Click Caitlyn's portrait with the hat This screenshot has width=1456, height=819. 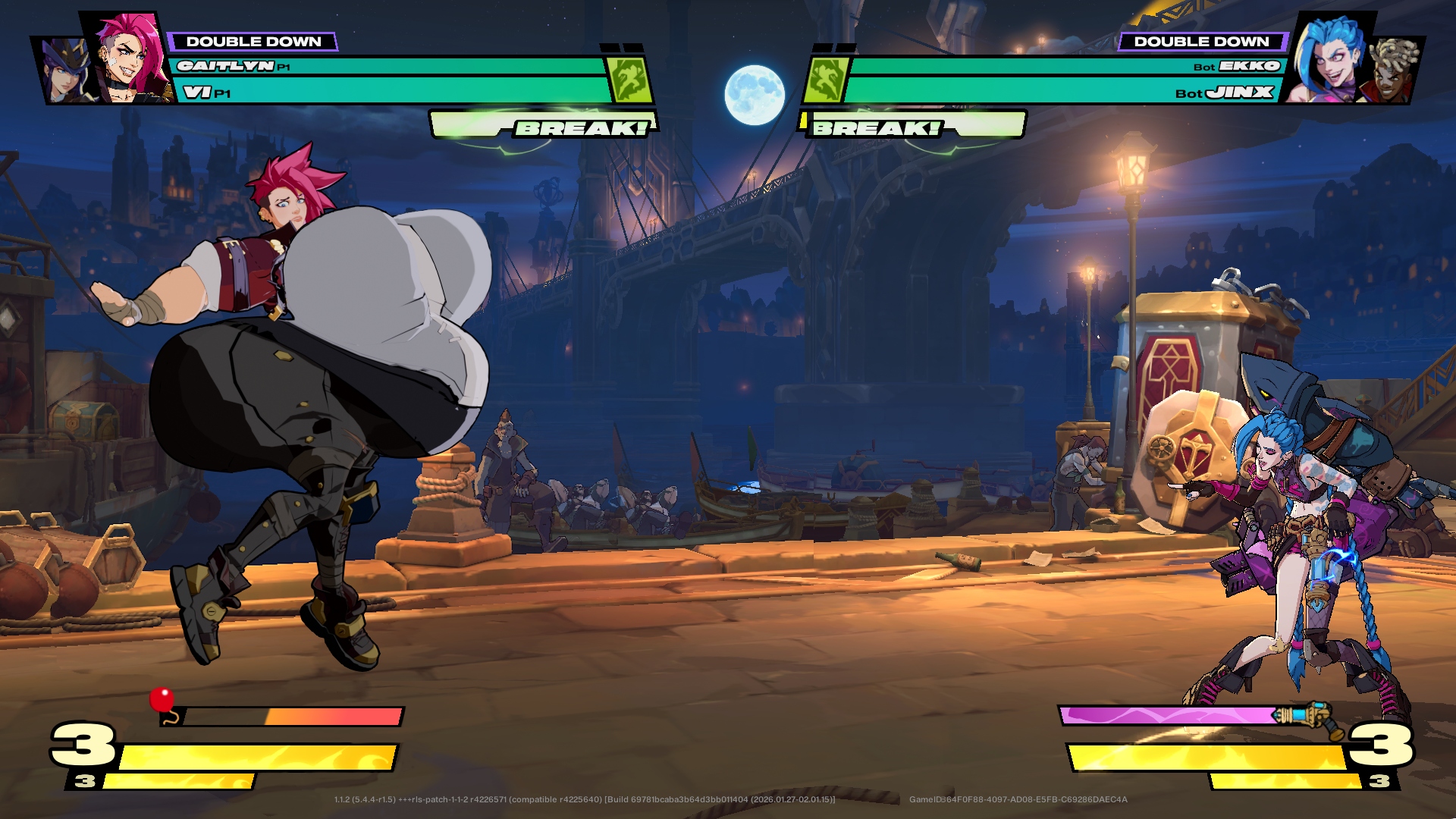click(x=64, y=72)
